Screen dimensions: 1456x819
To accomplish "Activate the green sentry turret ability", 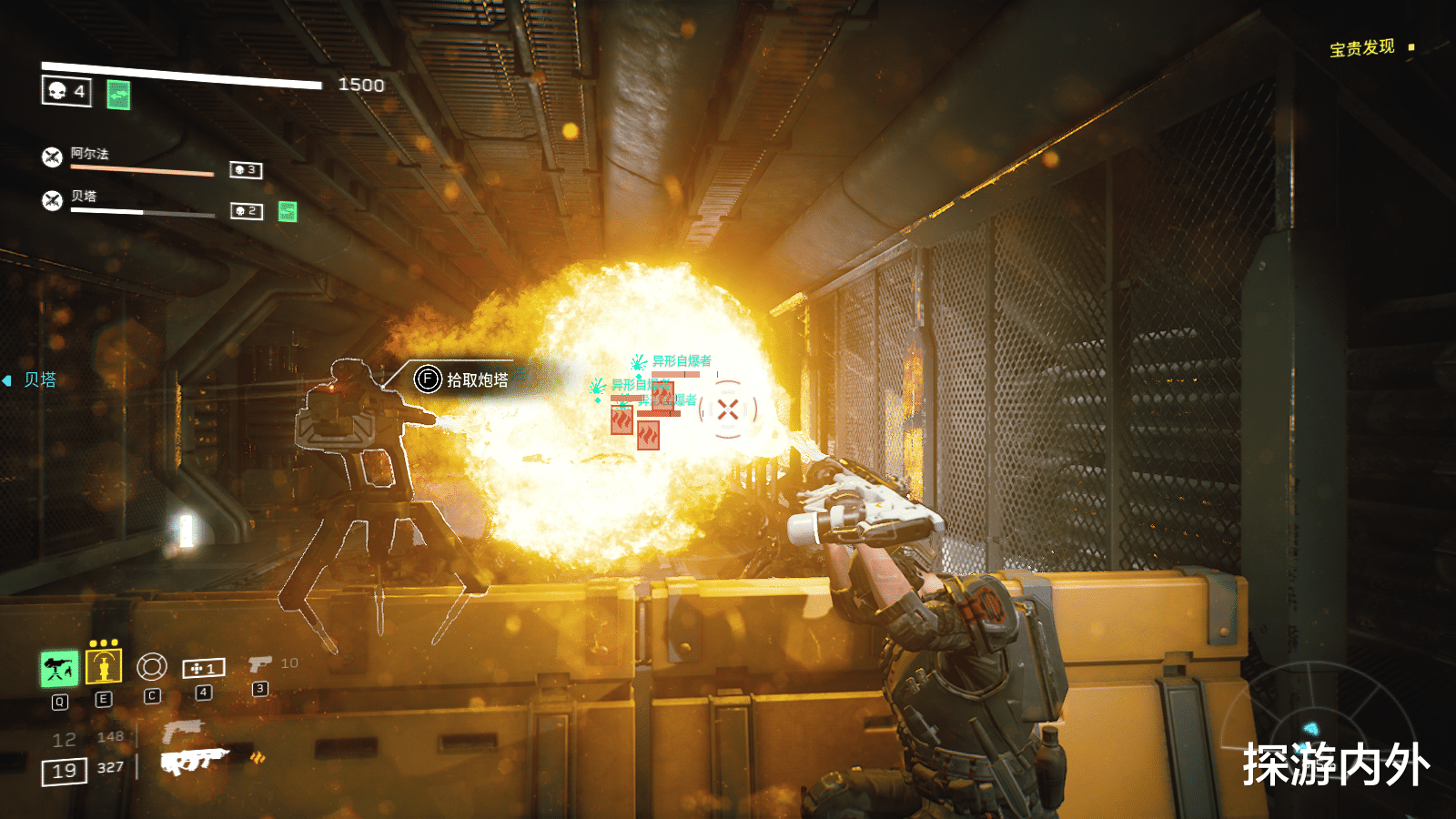I will coord(59,669).
